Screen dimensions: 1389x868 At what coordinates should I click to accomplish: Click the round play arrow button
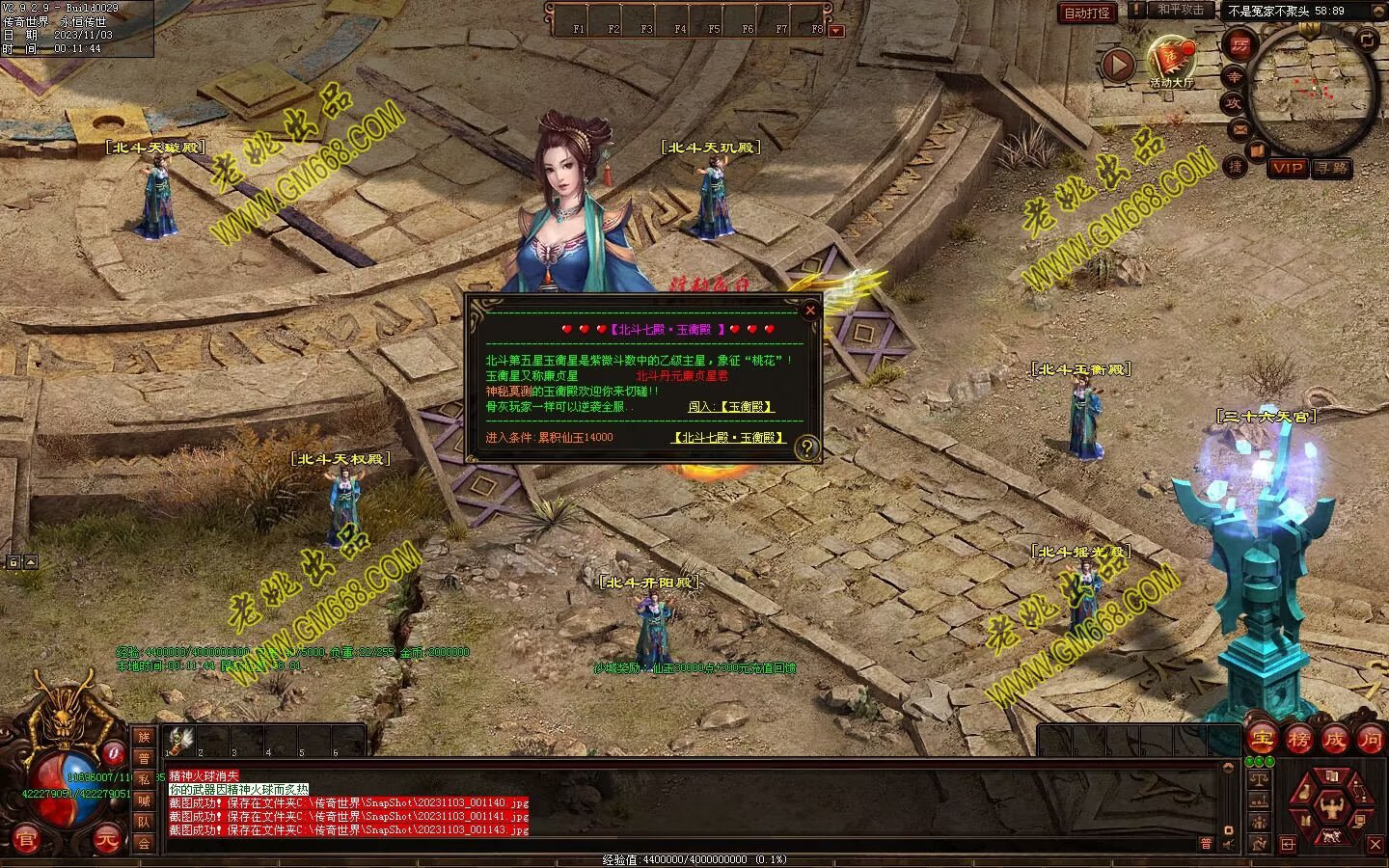tap(1118, 67)
